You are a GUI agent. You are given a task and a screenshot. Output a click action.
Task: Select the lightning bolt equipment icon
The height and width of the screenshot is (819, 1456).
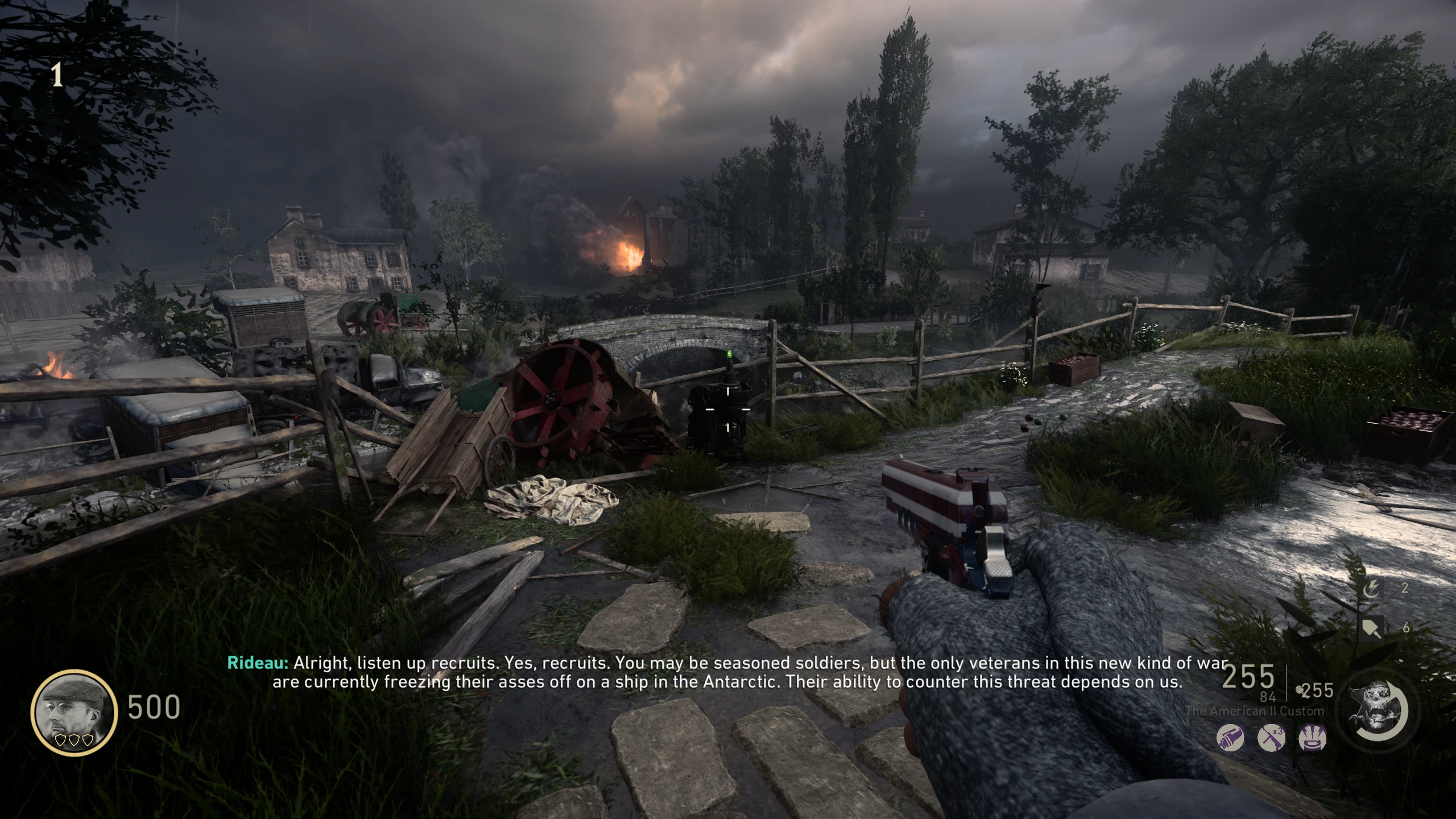(1371, 589)
